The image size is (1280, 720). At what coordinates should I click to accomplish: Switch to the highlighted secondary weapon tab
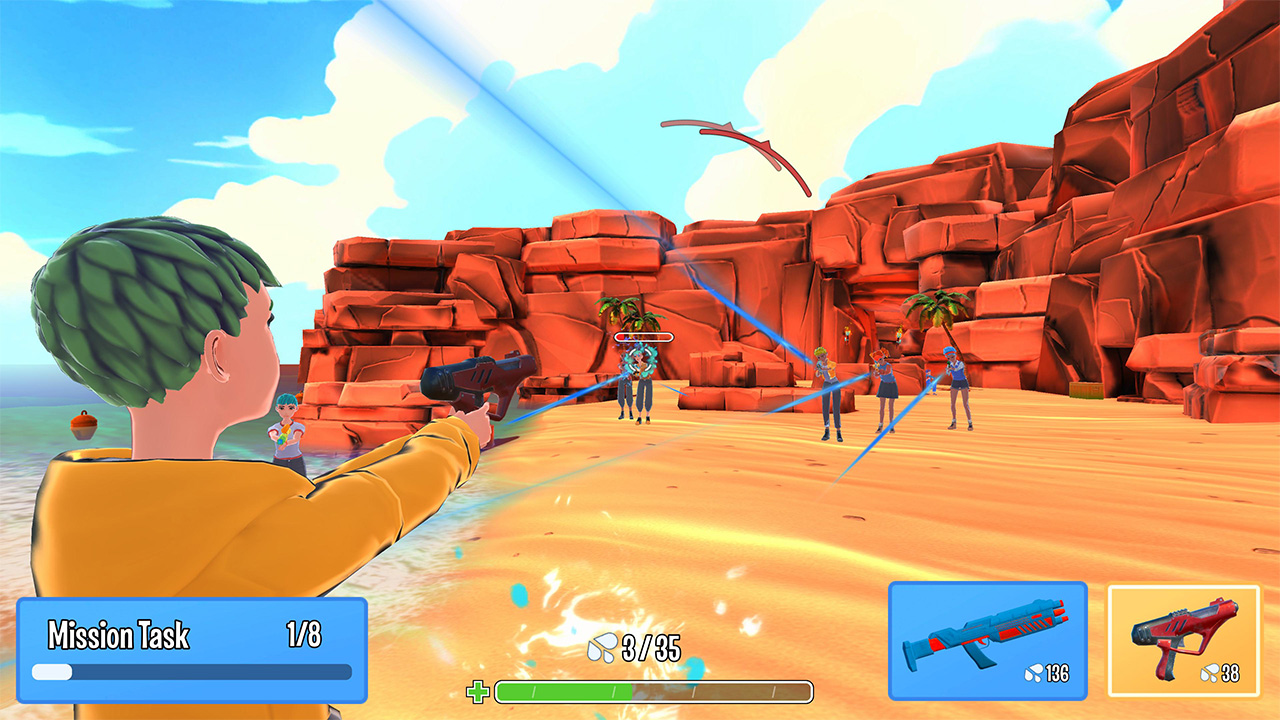pyautogui.click(x=1186, y=640)
